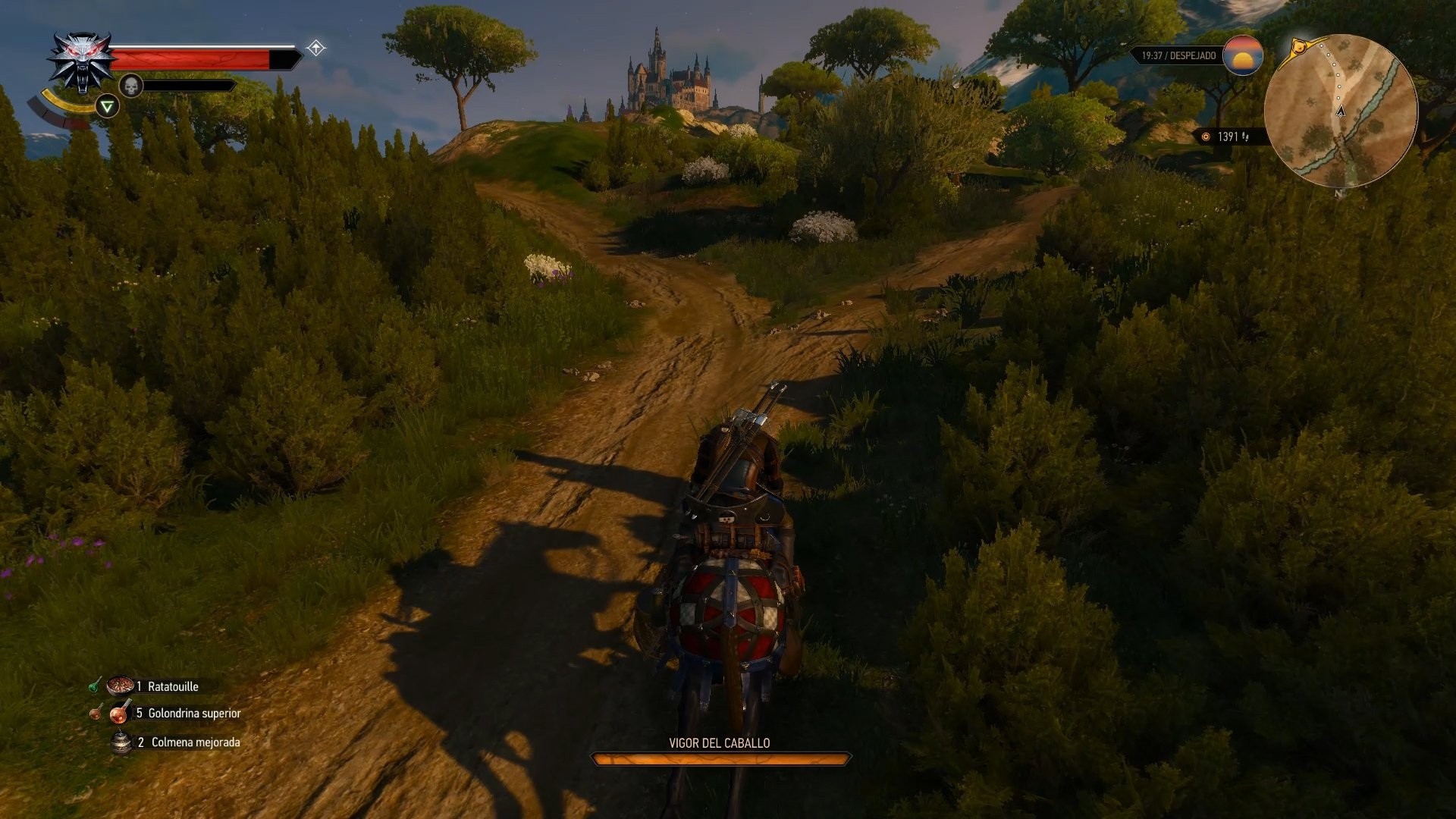Click the sunset weather icon
The image size is (1456, 819).
point(1242,56)
